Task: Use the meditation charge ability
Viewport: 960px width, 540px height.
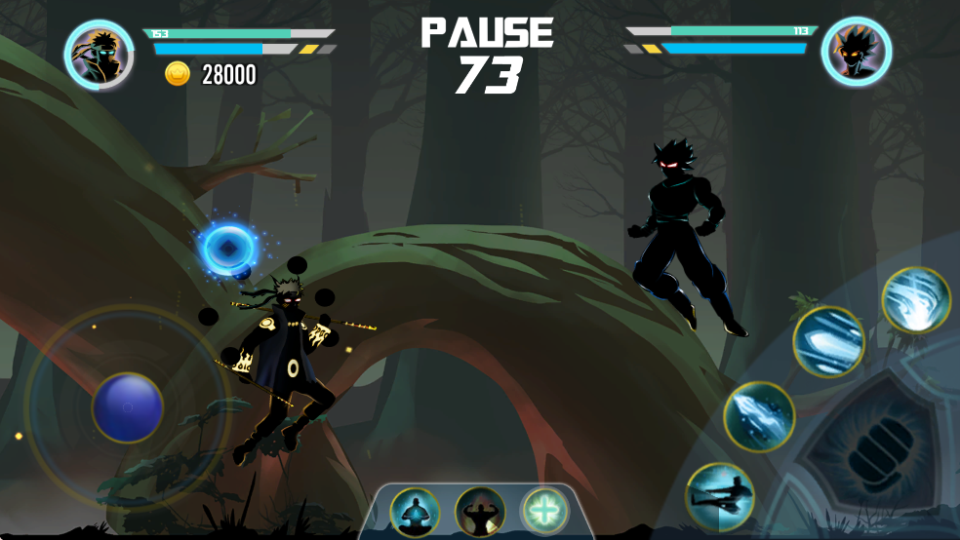Action: click(x=413, y=512)
